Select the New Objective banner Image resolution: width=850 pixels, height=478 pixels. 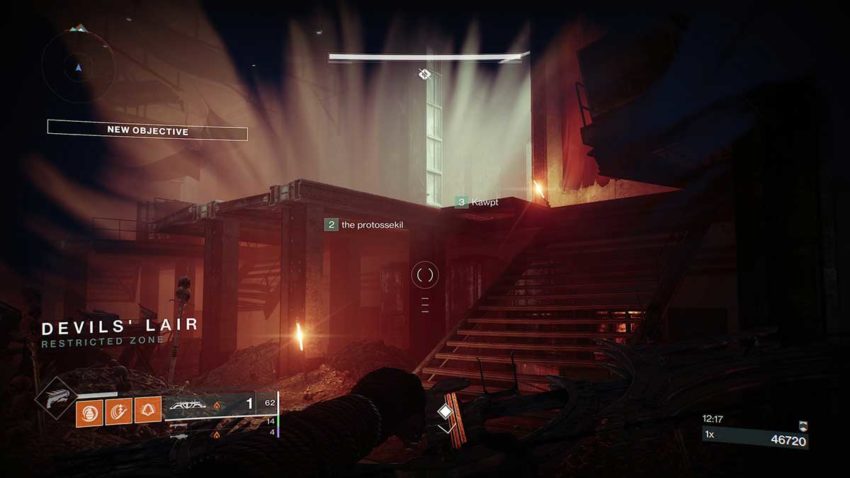point(147,130)
